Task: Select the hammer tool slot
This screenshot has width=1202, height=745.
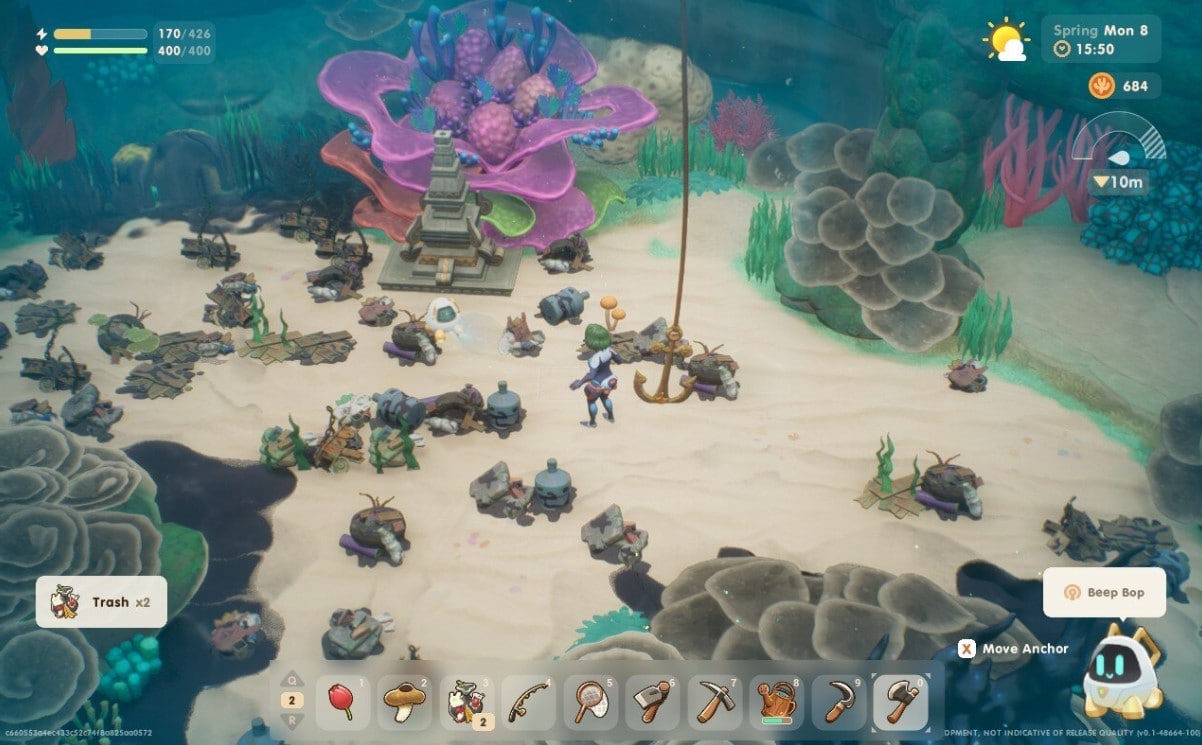Action: [653, 702]
